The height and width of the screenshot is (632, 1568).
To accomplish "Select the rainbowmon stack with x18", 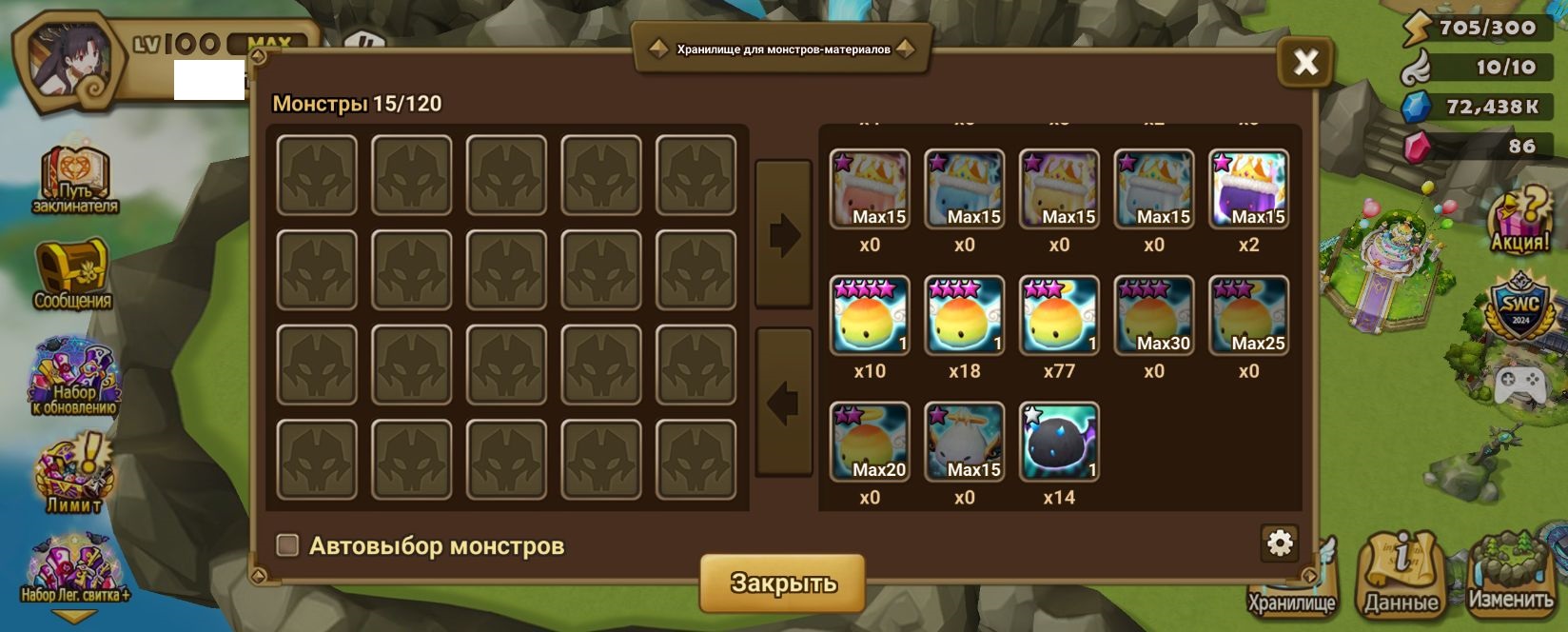I will [x=964, y=315].
